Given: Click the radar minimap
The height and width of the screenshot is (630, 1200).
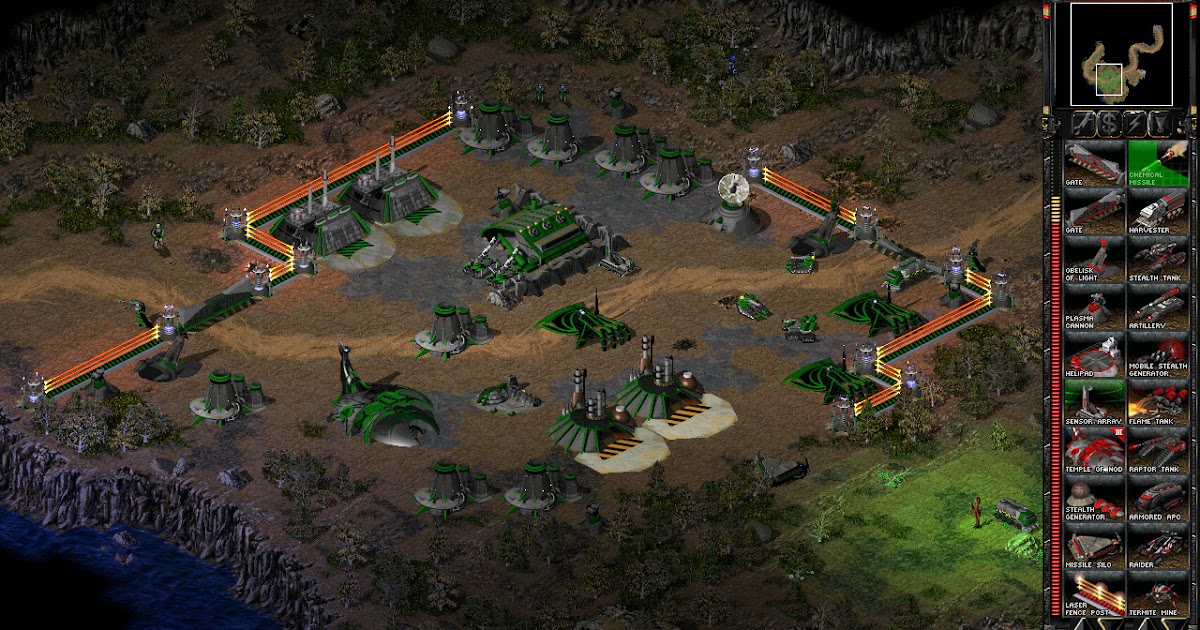Looking at the screenshot, I should coord(1120,54).
